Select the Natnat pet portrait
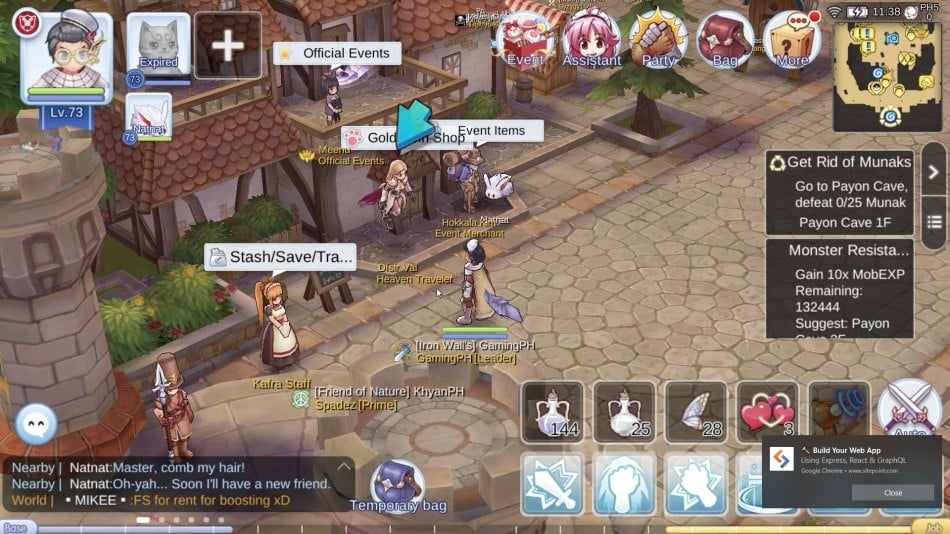Image resolution: width=950 pixels, height=534 pixels. click(x=148, y=116)
